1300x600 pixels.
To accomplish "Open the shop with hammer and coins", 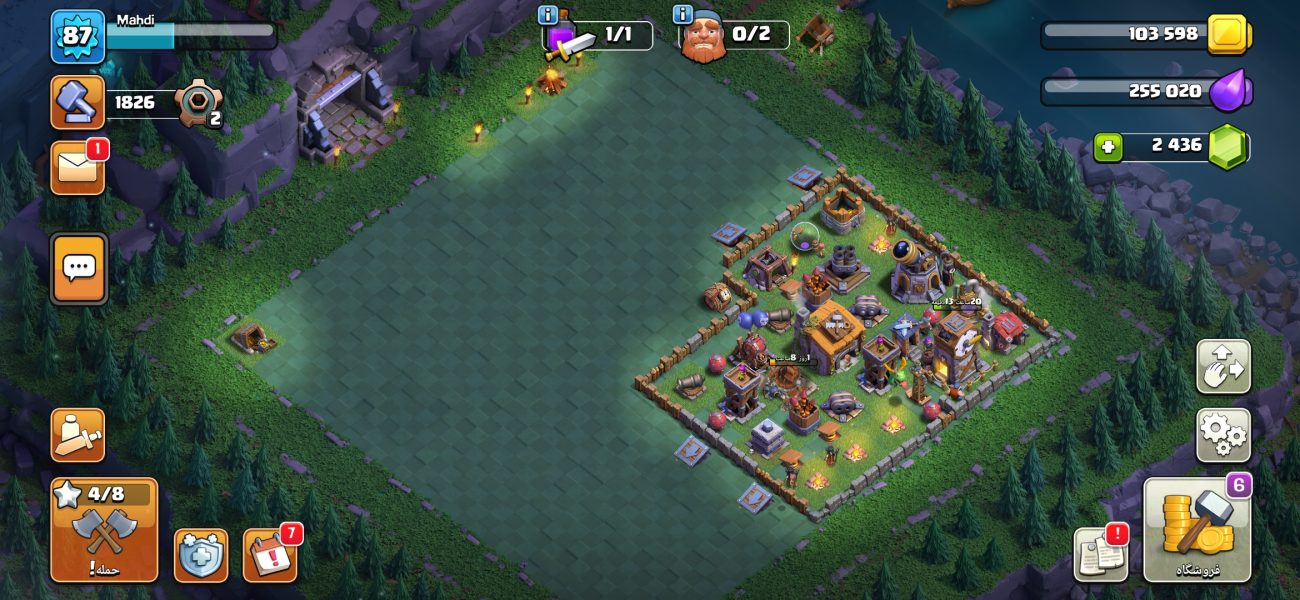I will click(x=1197, y=530).
